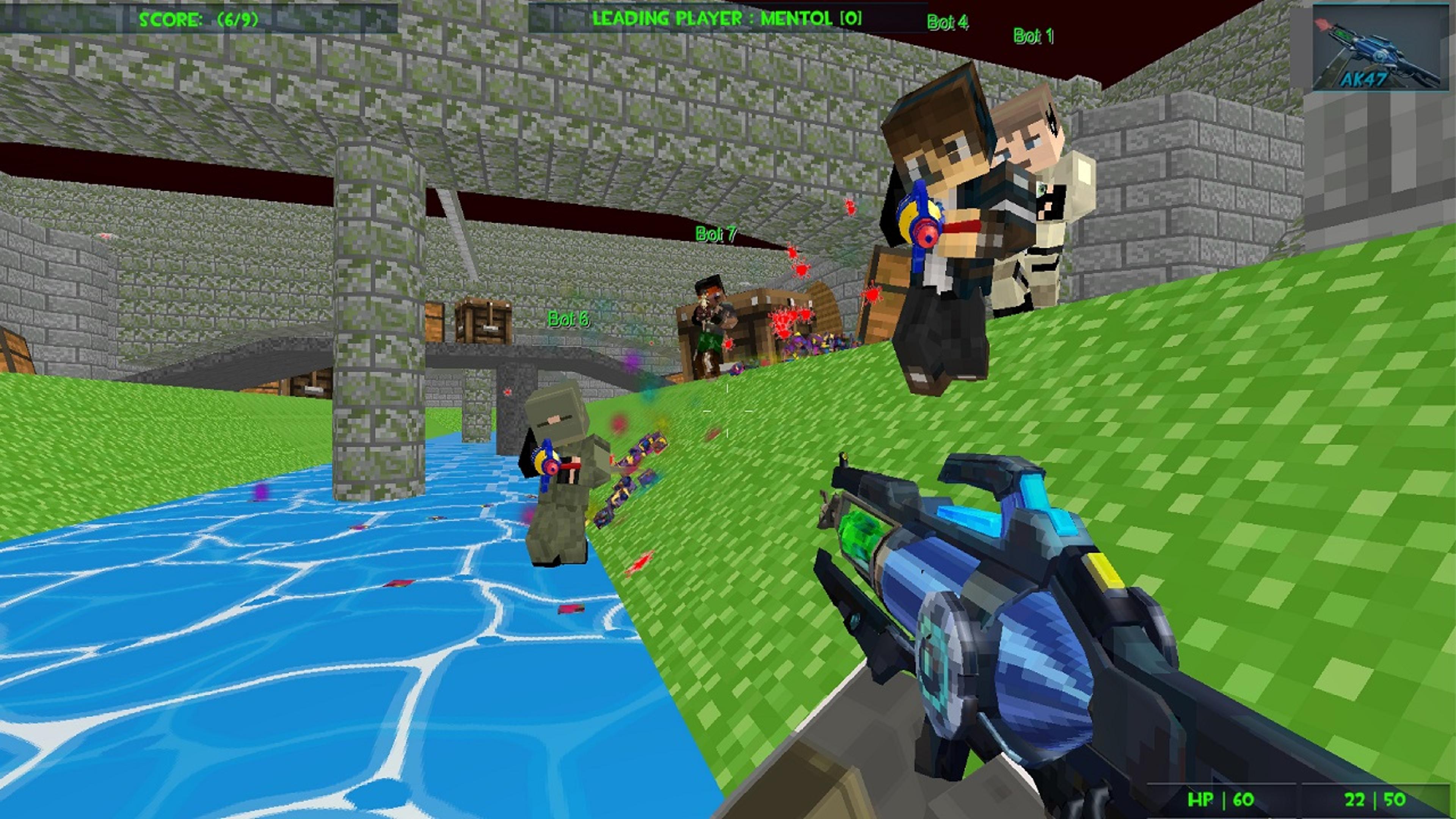Toggle the Bot 4 nameplate

[948, 23]
